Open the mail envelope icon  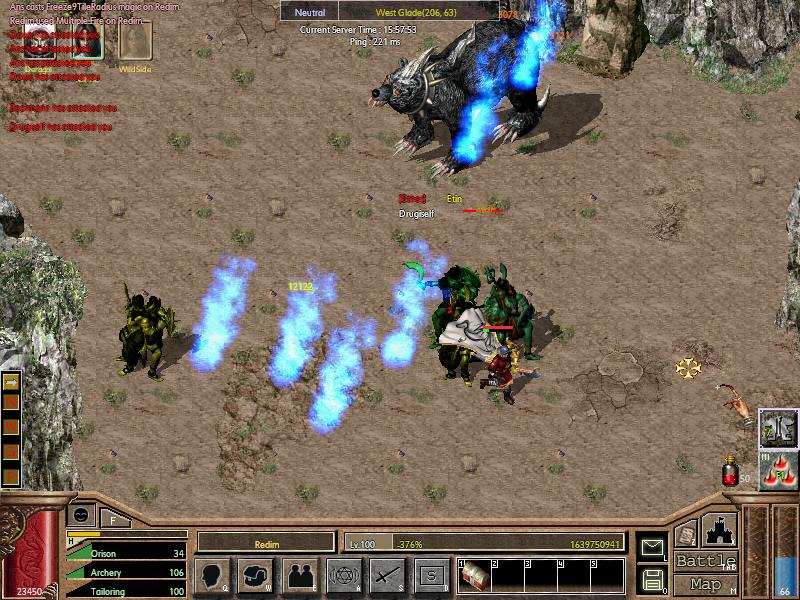(651, 547)
